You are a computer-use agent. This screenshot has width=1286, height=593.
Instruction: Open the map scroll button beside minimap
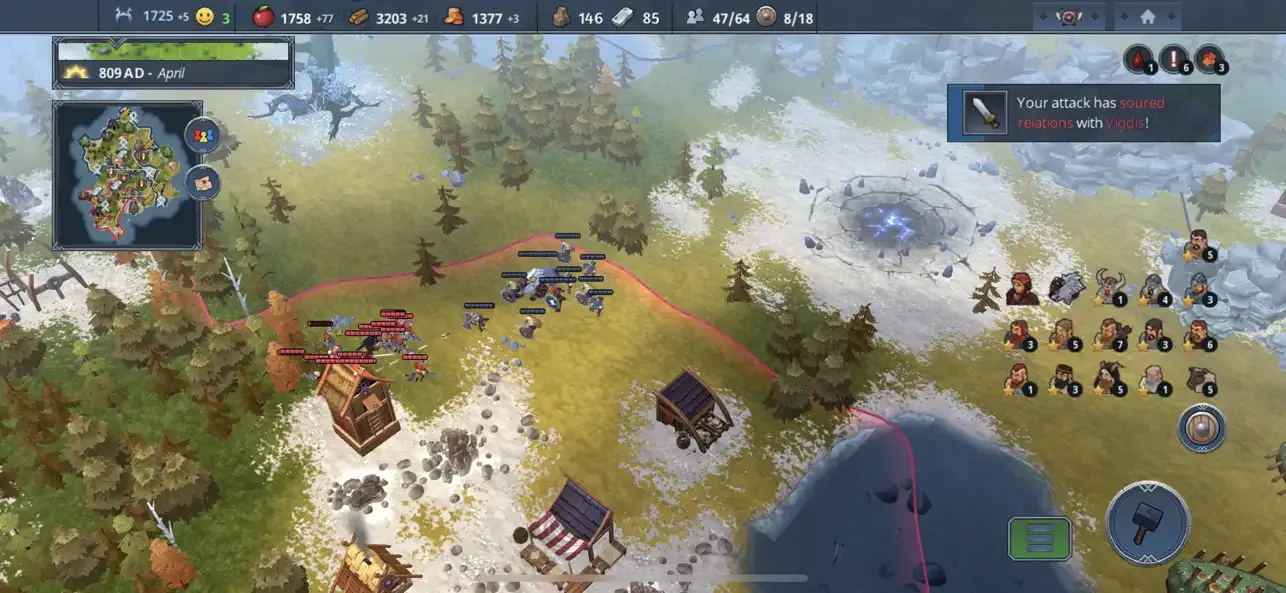(x=202, y=182)
